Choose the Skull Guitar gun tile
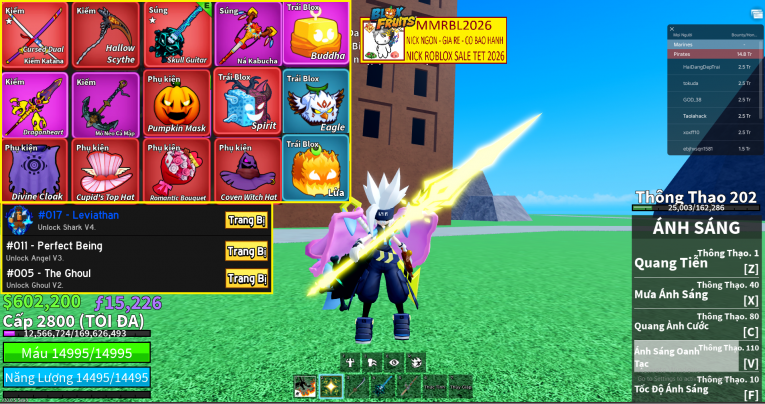Image resolution: width=765 pixels, height=404 pixels. point(176,35)
